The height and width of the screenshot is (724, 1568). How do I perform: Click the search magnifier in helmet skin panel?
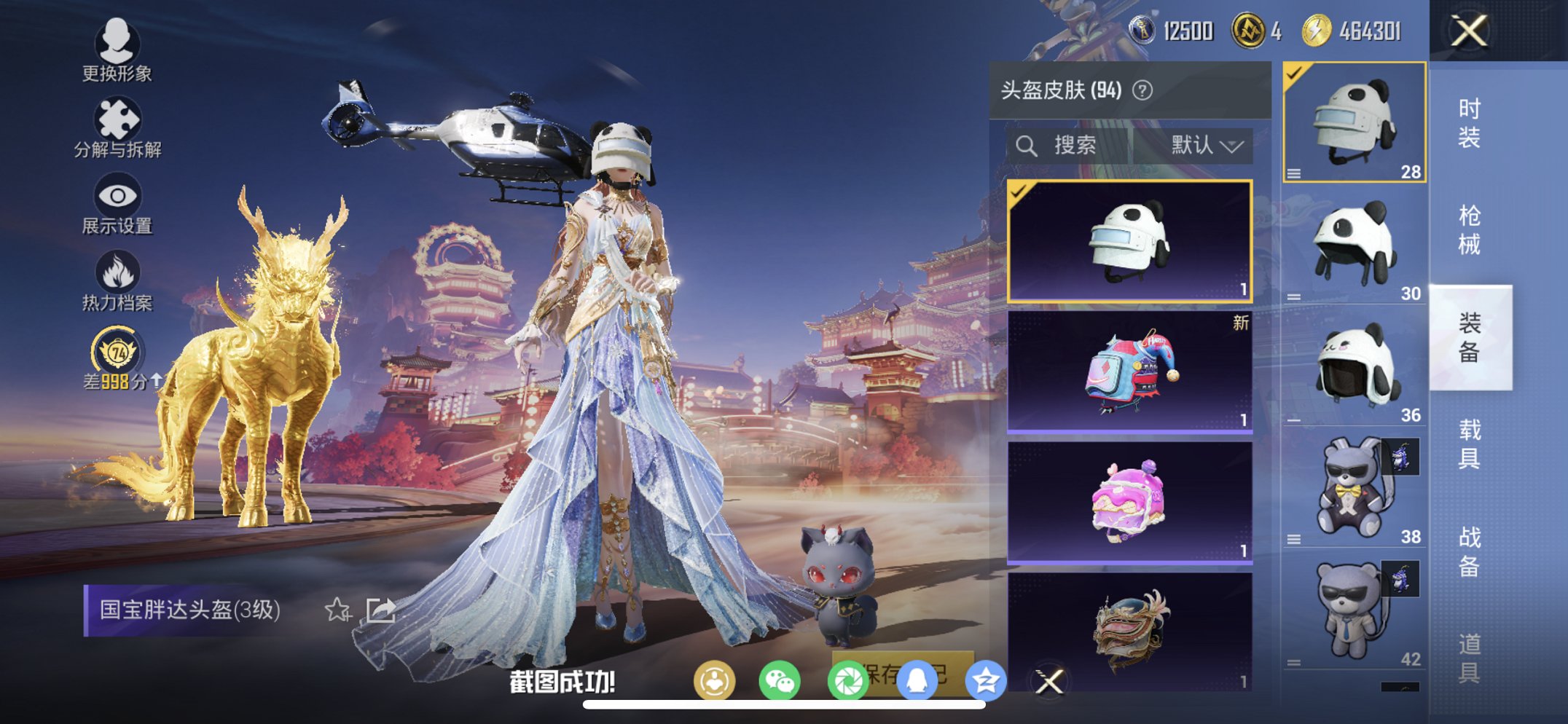[x=1028, y=144]
